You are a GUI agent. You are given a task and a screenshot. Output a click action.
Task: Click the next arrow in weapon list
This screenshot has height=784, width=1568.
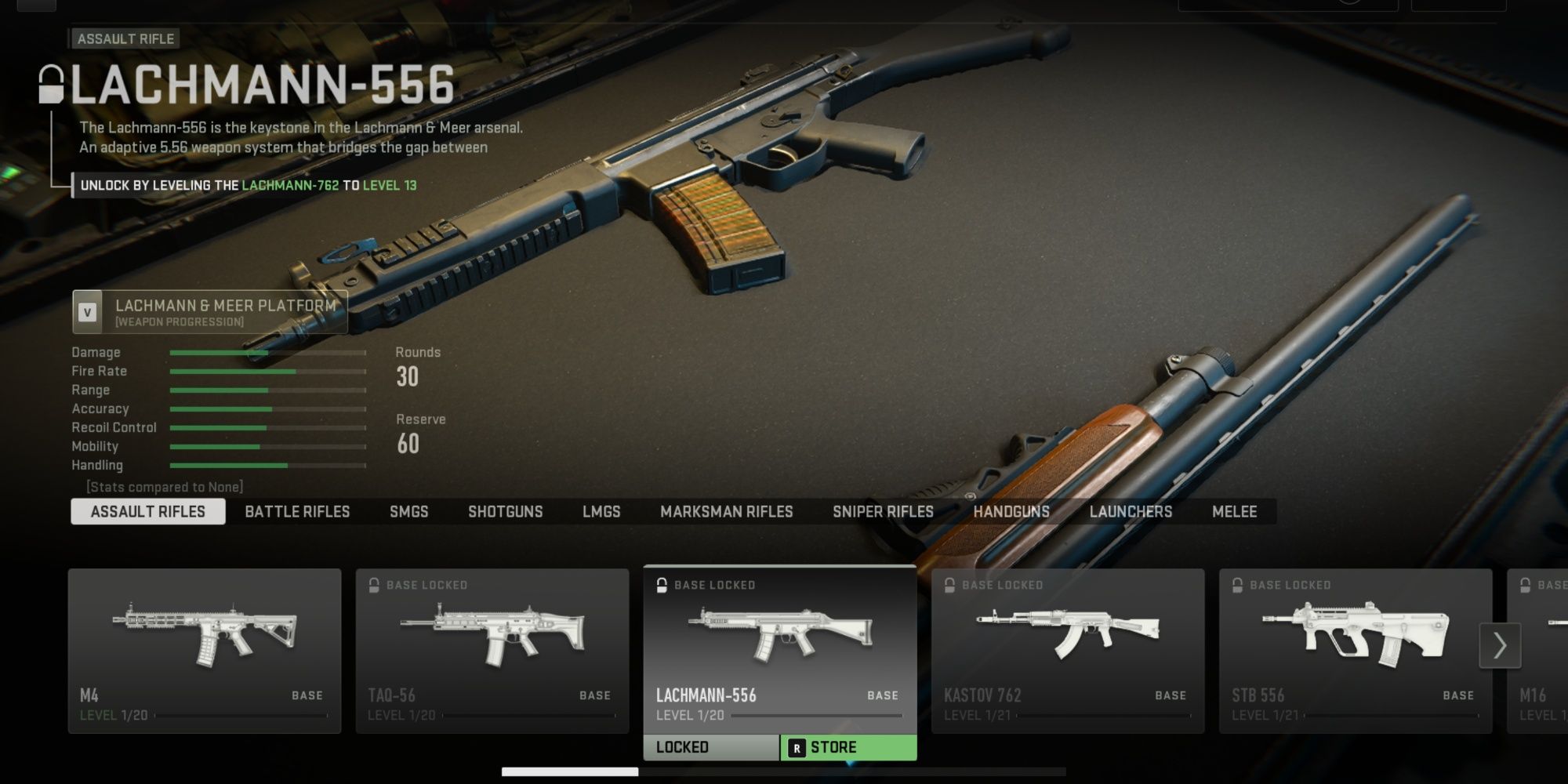(x=1500, y=645)
